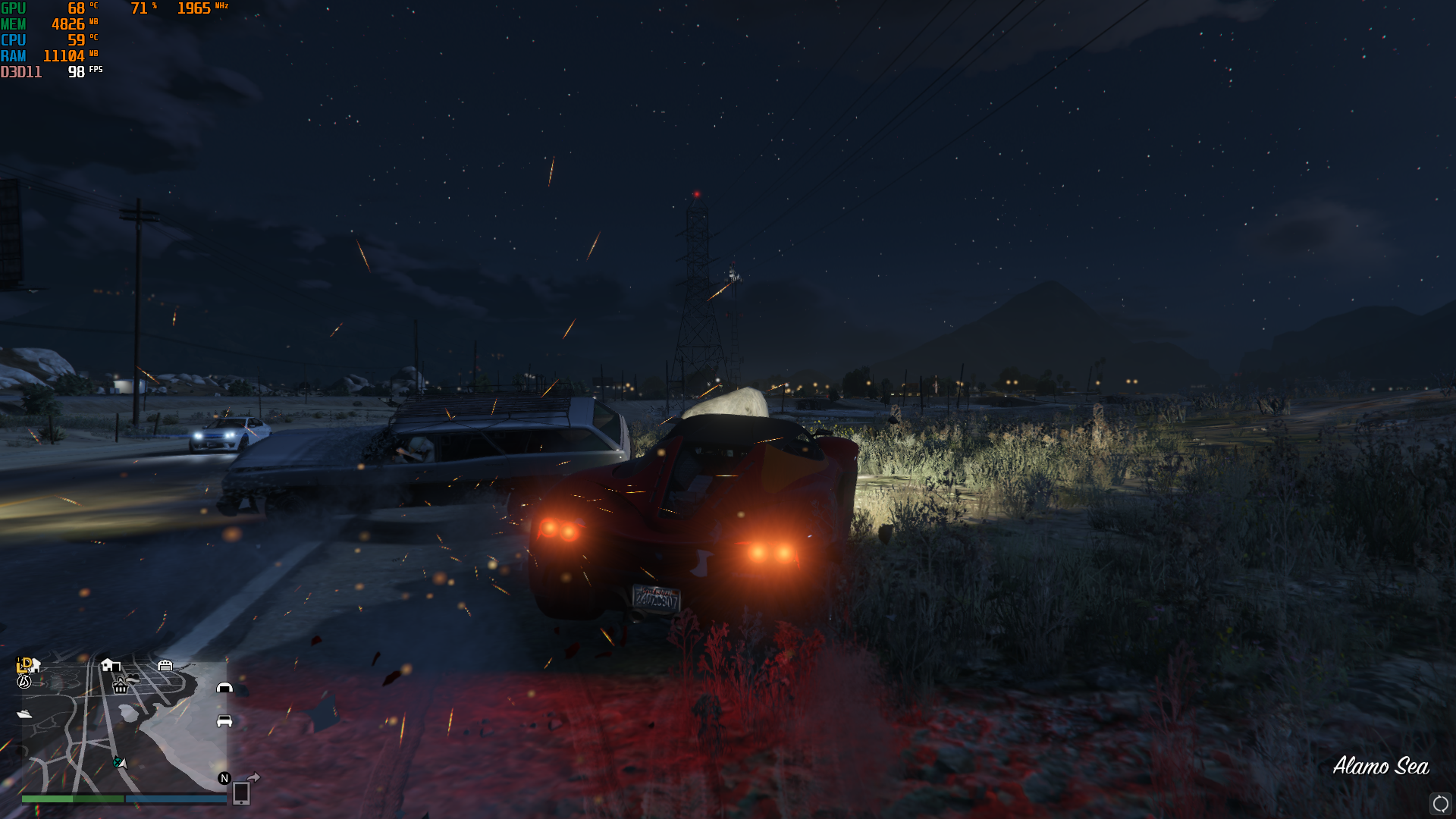This screenshot has height=819, width=1456.
Task: Select the safehouse with garage blip
Action: click(110, 665)
